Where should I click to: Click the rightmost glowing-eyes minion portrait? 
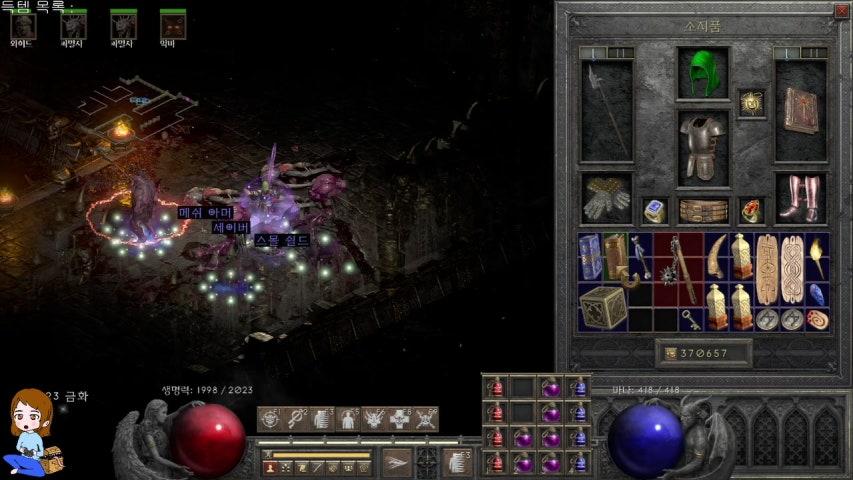173,26
